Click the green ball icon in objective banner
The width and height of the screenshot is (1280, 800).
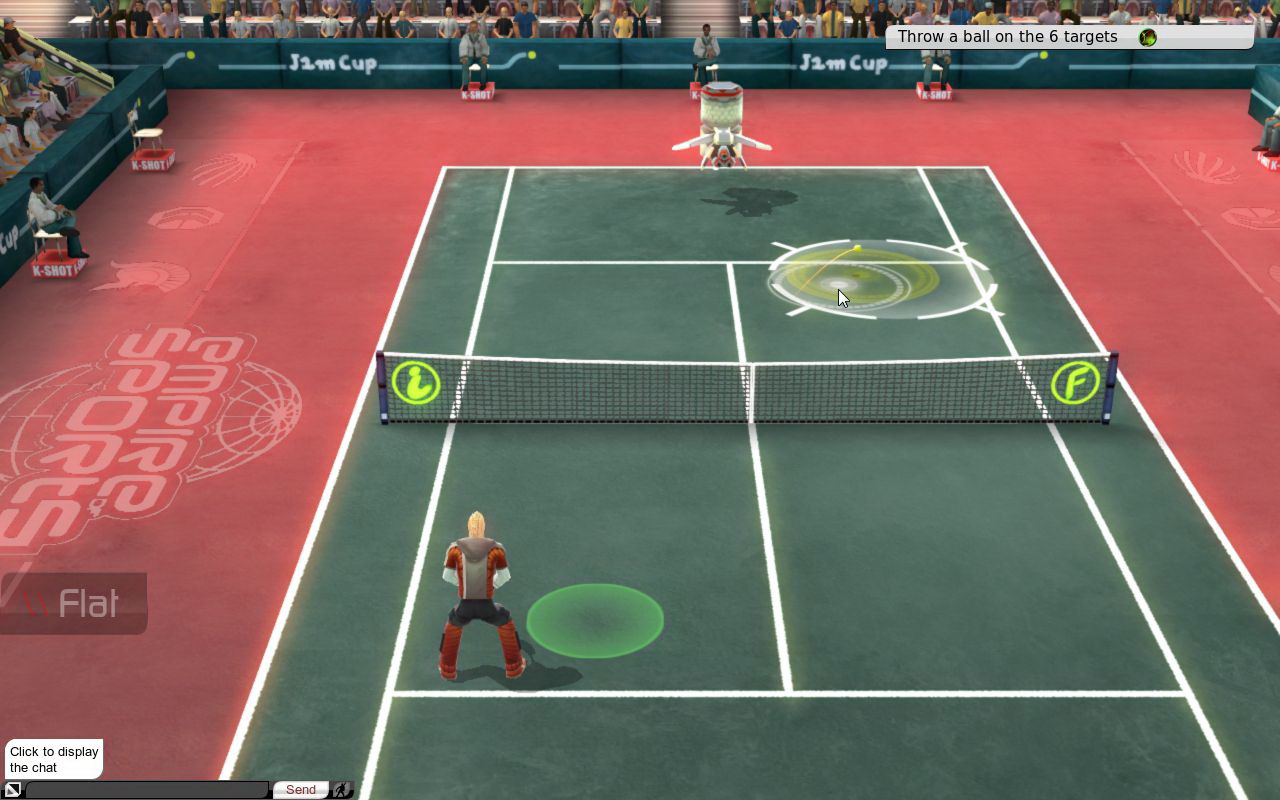(x=1147, y=37)
